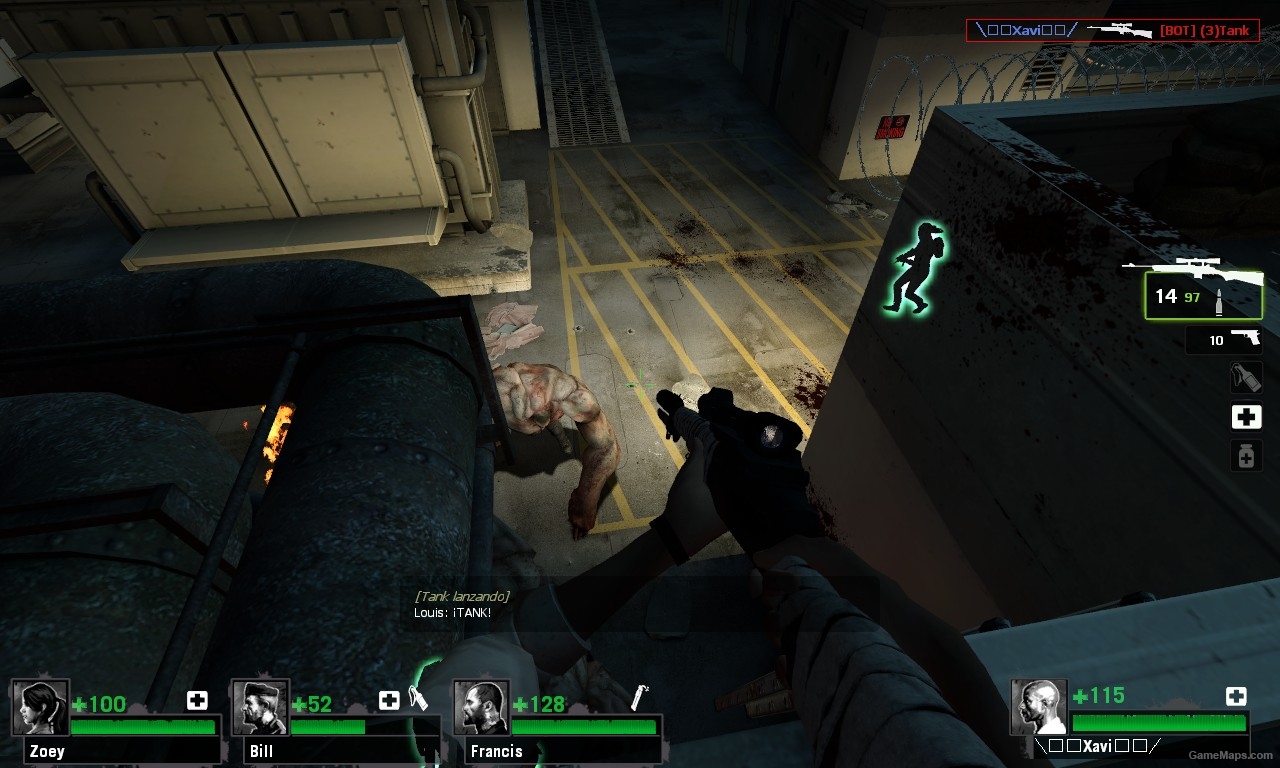Select the dimmed pain pills slot
Image resolution: width=1280 pixels, height=768 pixels.
coord(1246,456)
